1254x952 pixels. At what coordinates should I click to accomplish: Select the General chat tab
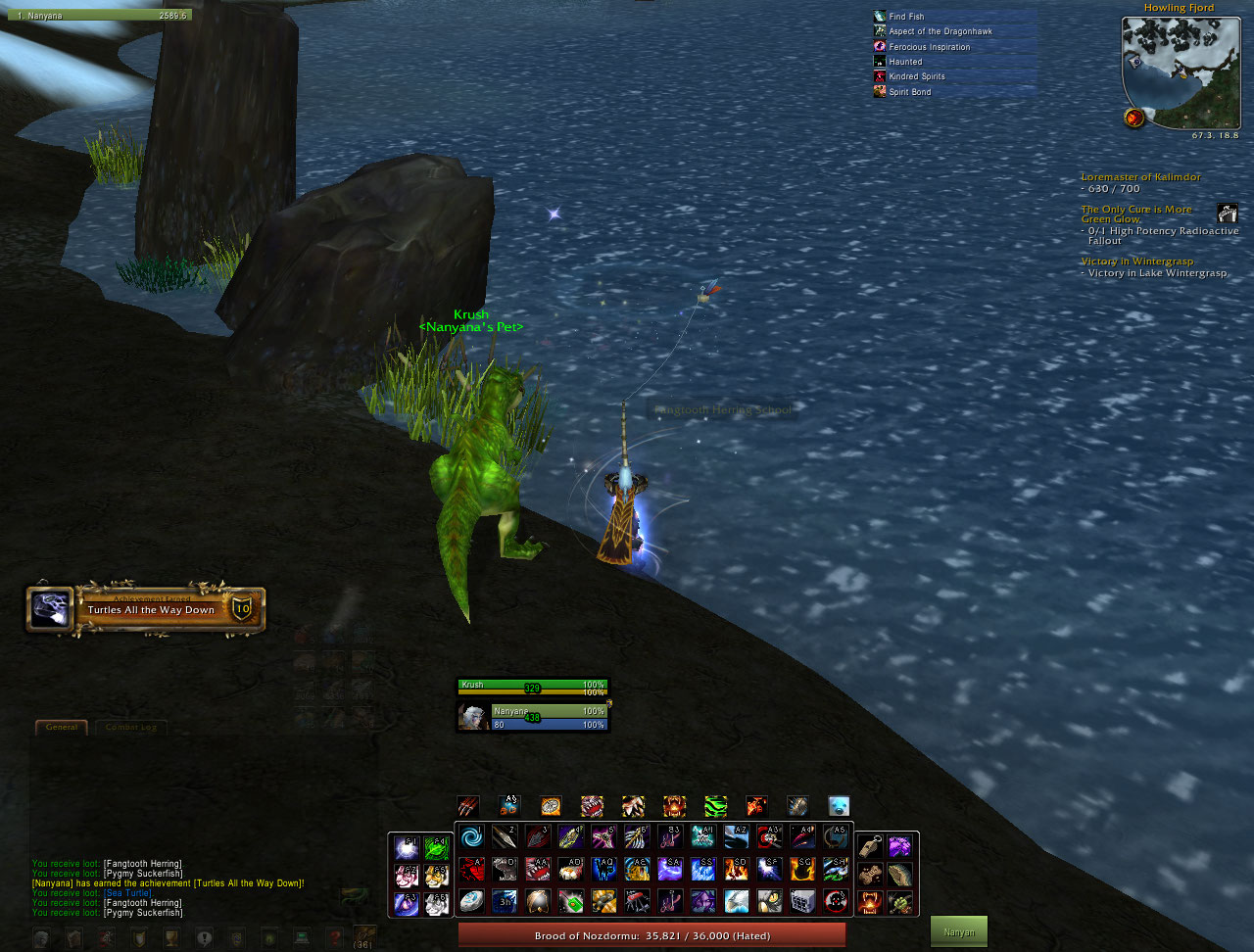[x=62, y=728]
